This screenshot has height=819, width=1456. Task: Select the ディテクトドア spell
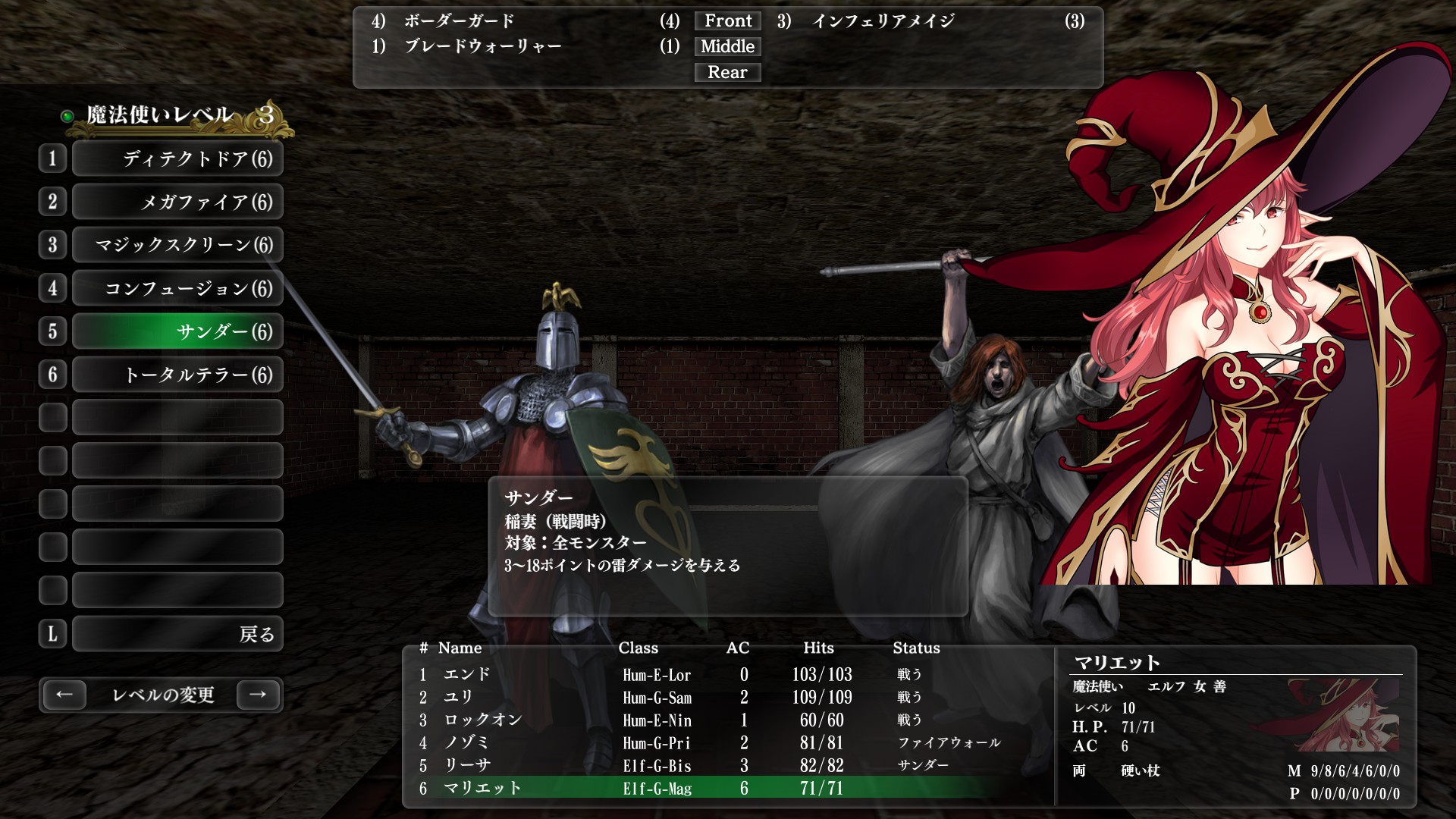(x=177, y=158)
